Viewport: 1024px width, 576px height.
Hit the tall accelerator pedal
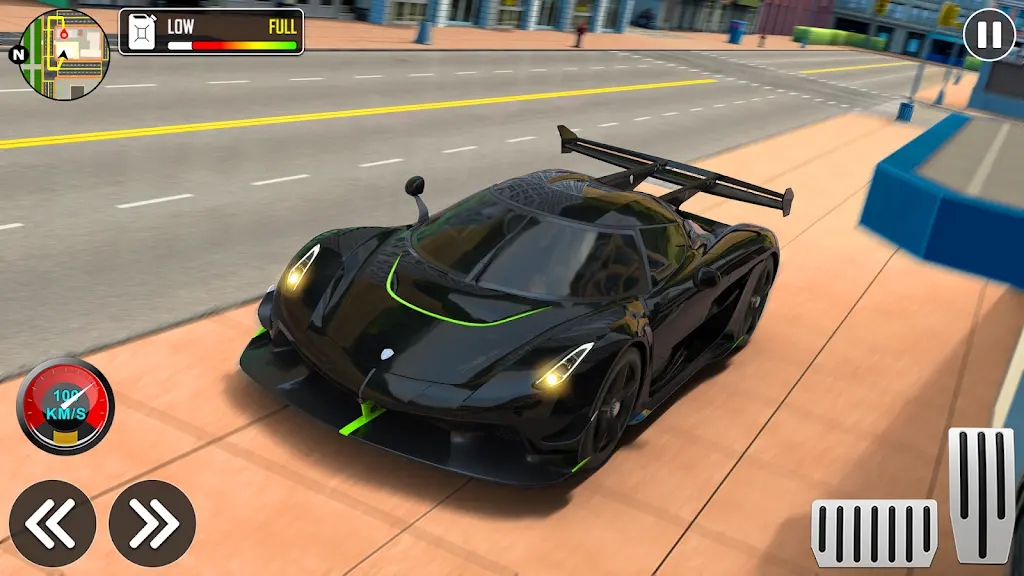tap(981, 494)
